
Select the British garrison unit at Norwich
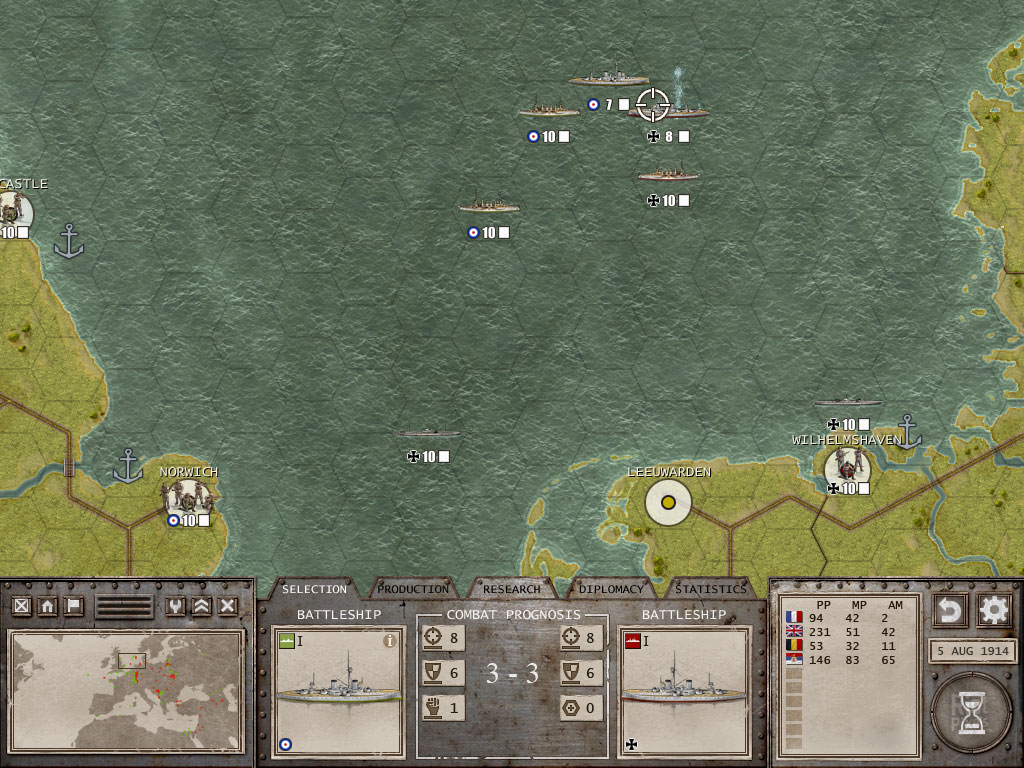[187, 495]
